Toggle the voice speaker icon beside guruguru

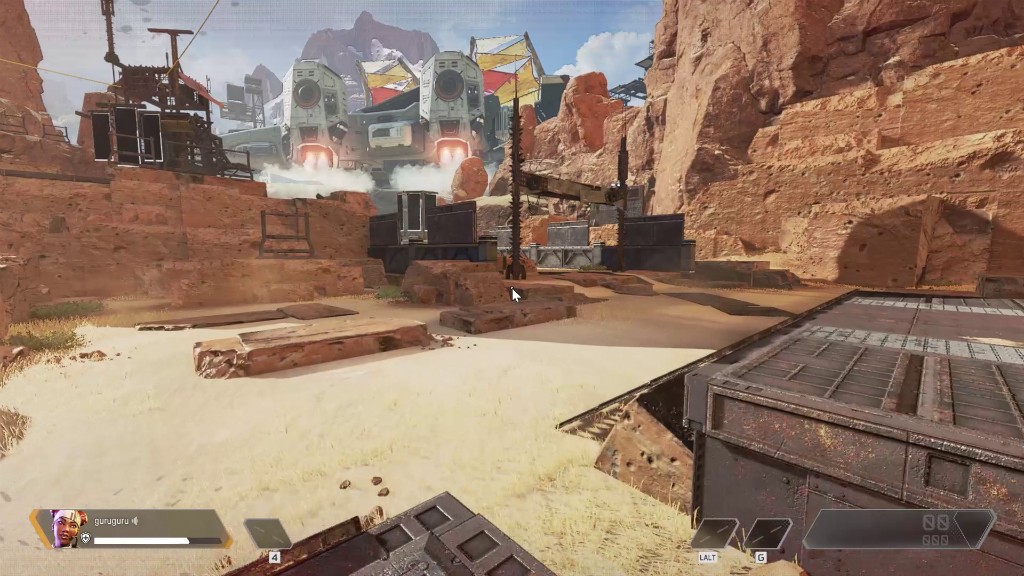[x=135, y=520]
